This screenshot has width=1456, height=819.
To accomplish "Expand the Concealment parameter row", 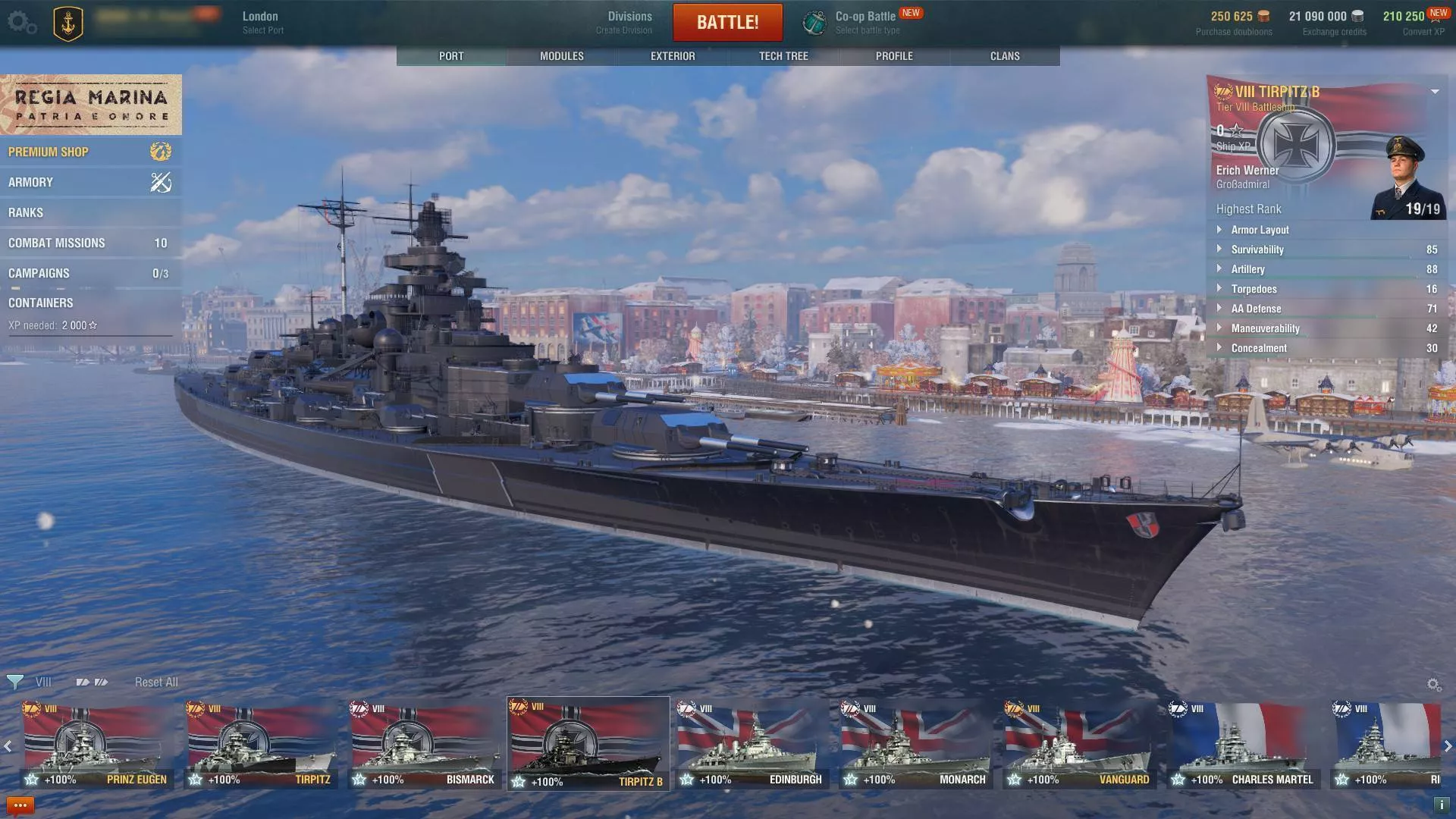I will pyautogui.click(x=1258, y=348).
